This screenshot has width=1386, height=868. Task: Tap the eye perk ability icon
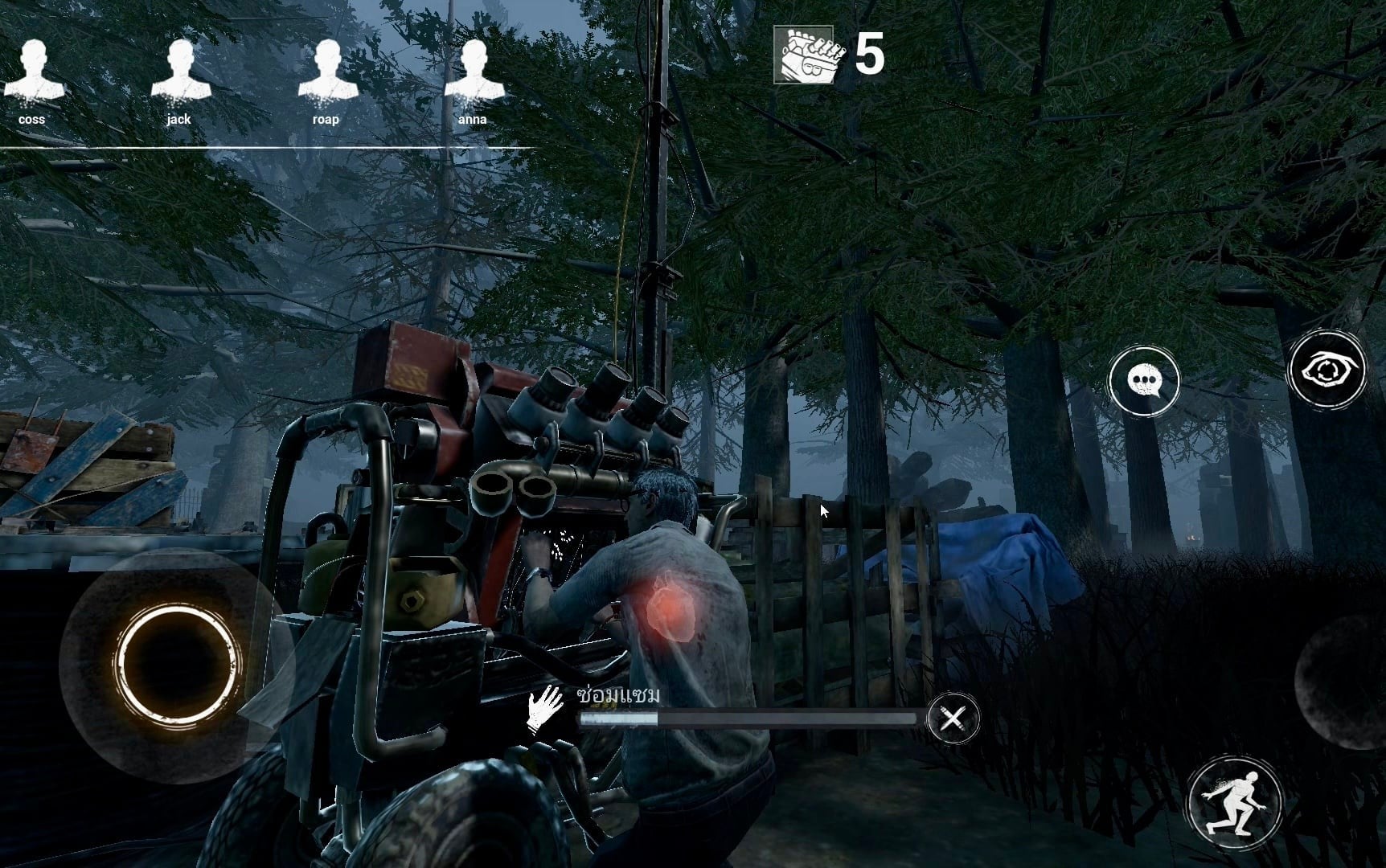(1327, 371)
